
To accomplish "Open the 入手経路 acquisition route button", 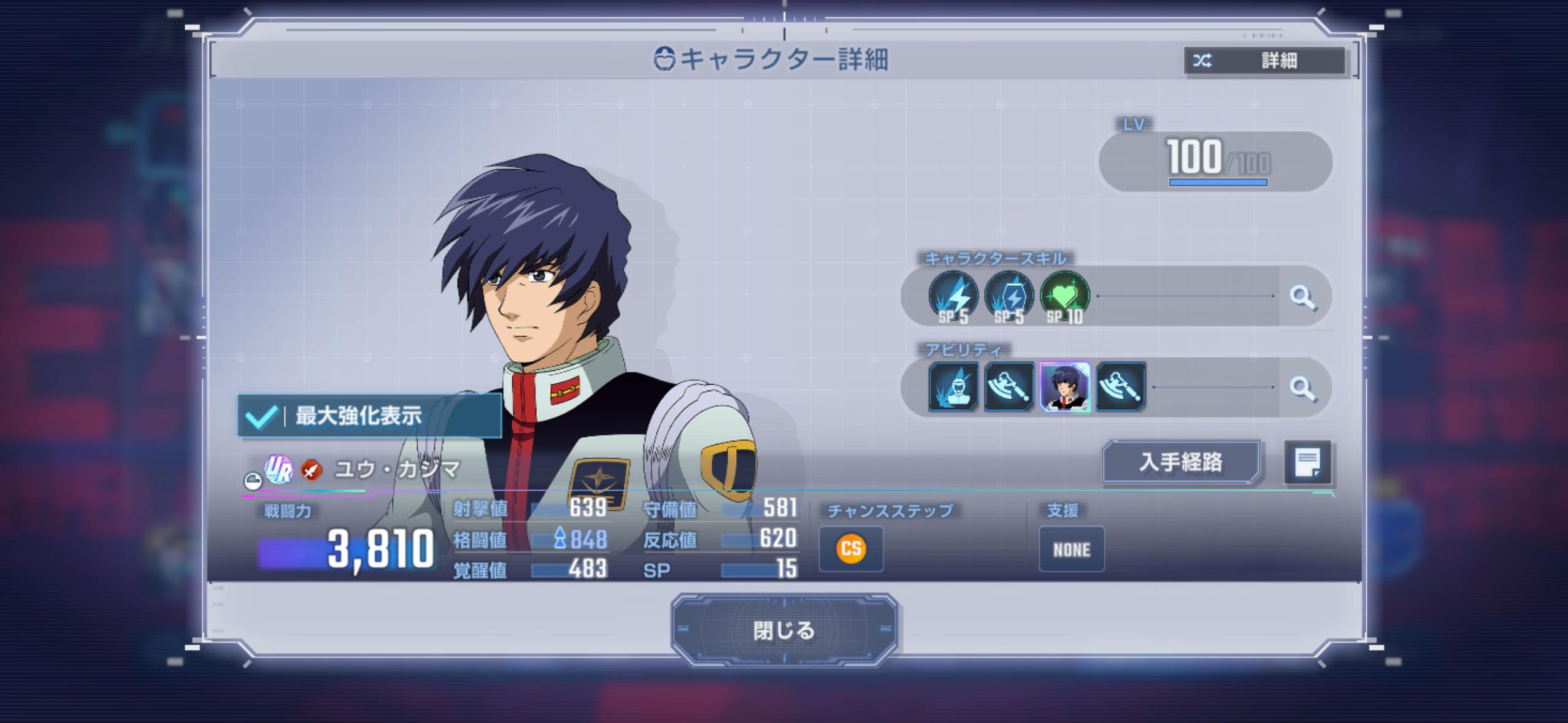I will [1180, 462].
